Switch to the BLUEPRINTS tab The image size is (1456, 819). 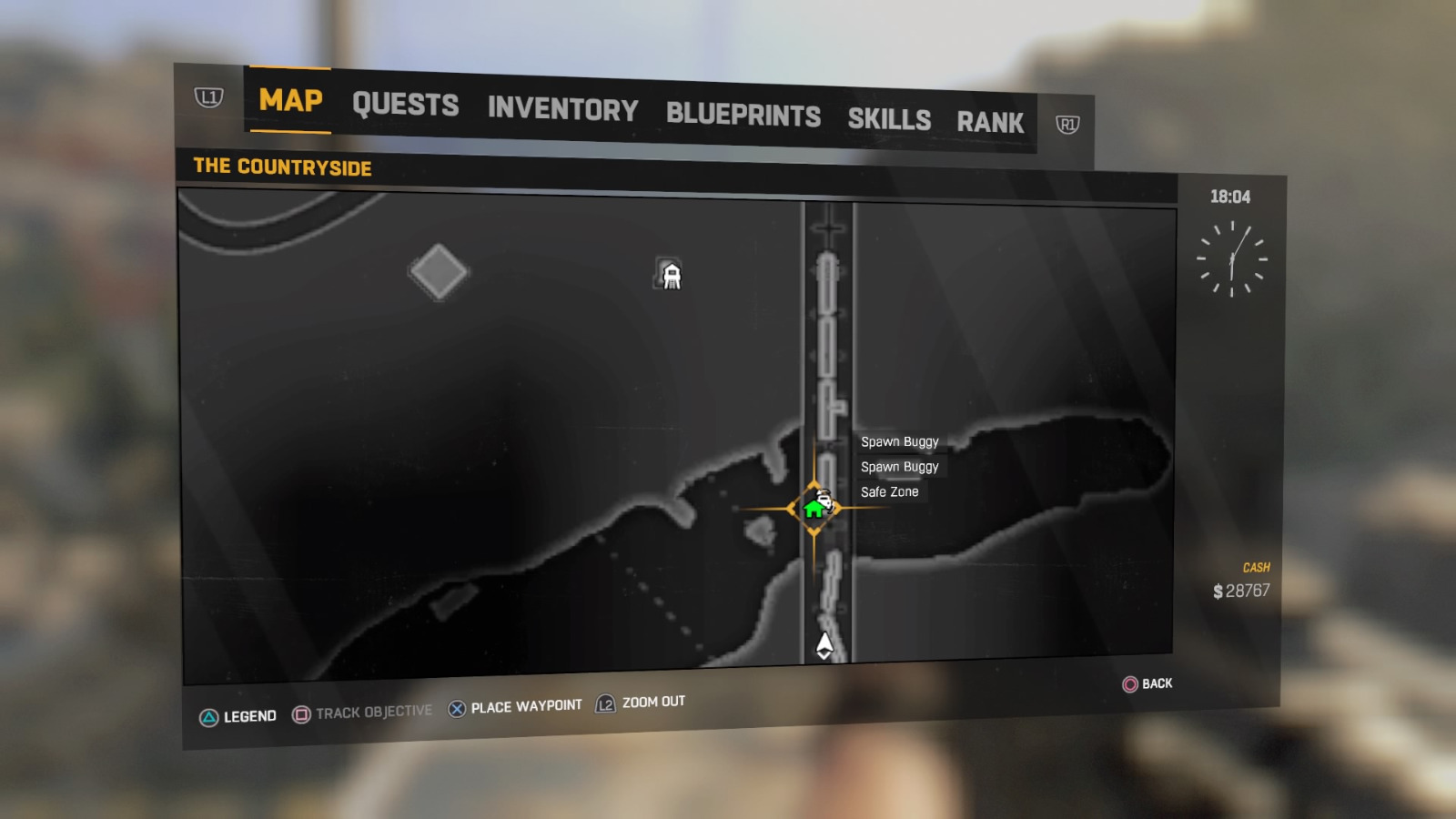tap(743, 116)
